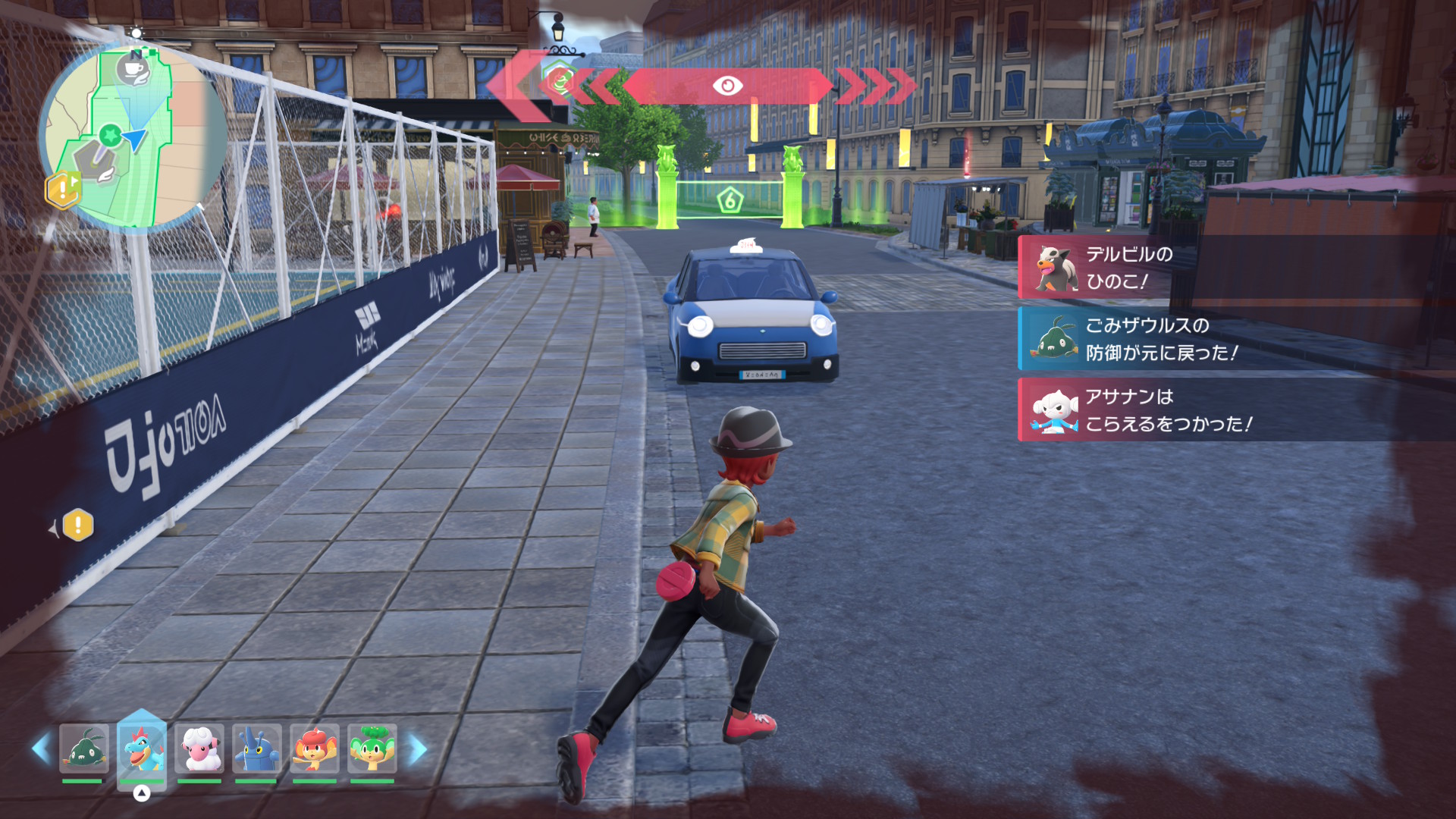1456x819 pixels.
Task: Click the yellow exclamation badge at the minimap edge
Action: point(62,190)
